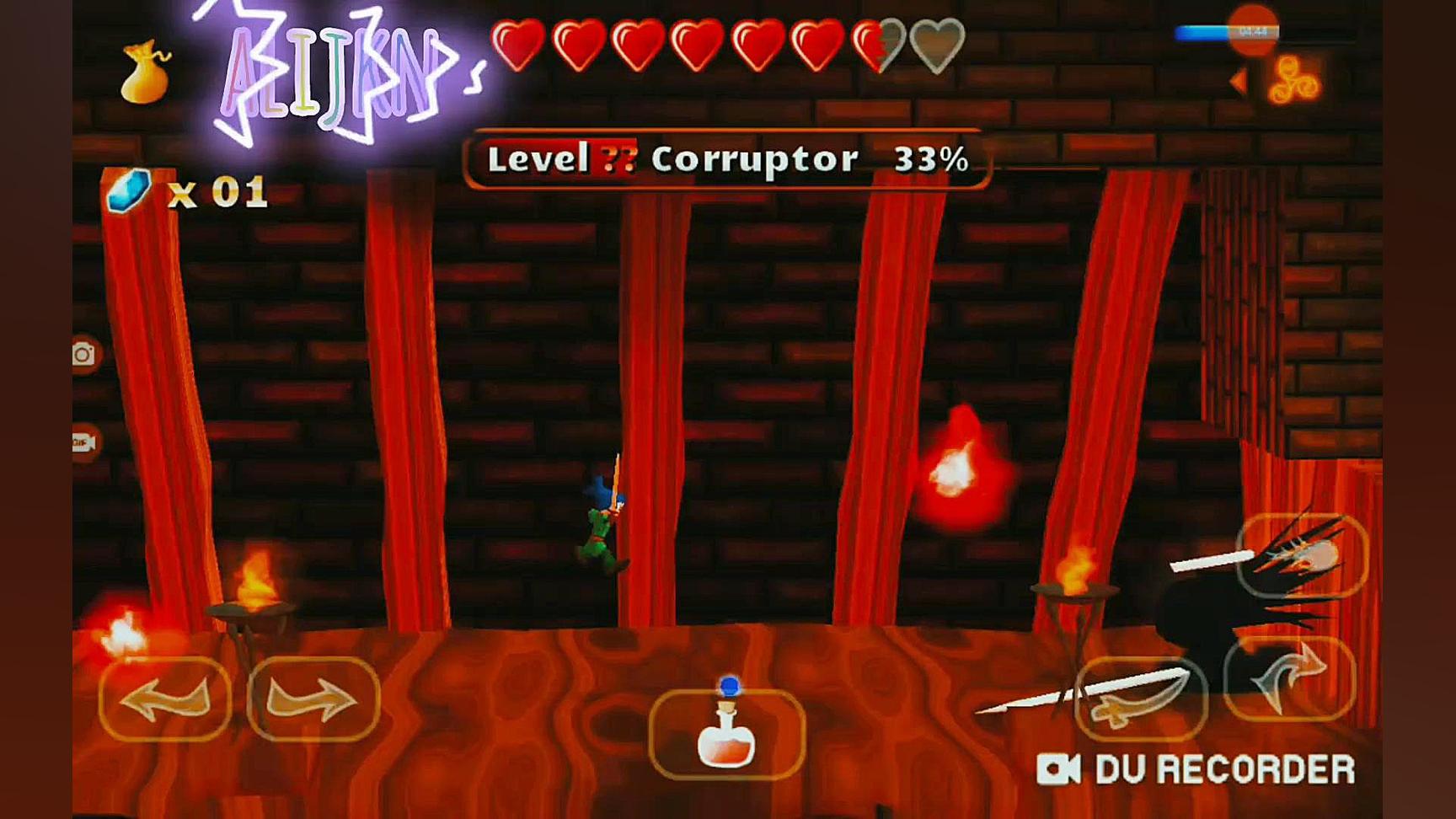Tap the move right arrow button
The height and width of the screenshot is (819, 1456).
[313, 699]
